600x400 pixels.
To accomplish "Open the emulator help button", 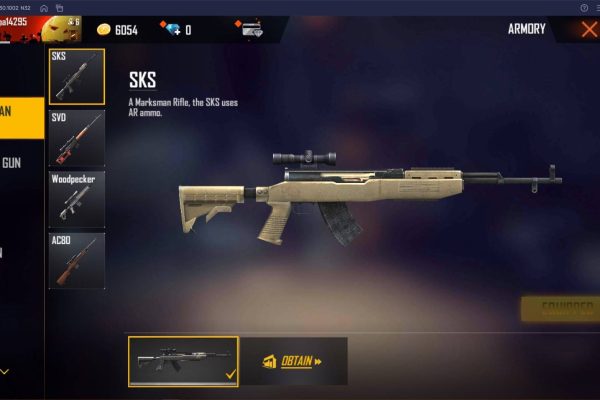I will pyautogui.click(x=584, y=7).
